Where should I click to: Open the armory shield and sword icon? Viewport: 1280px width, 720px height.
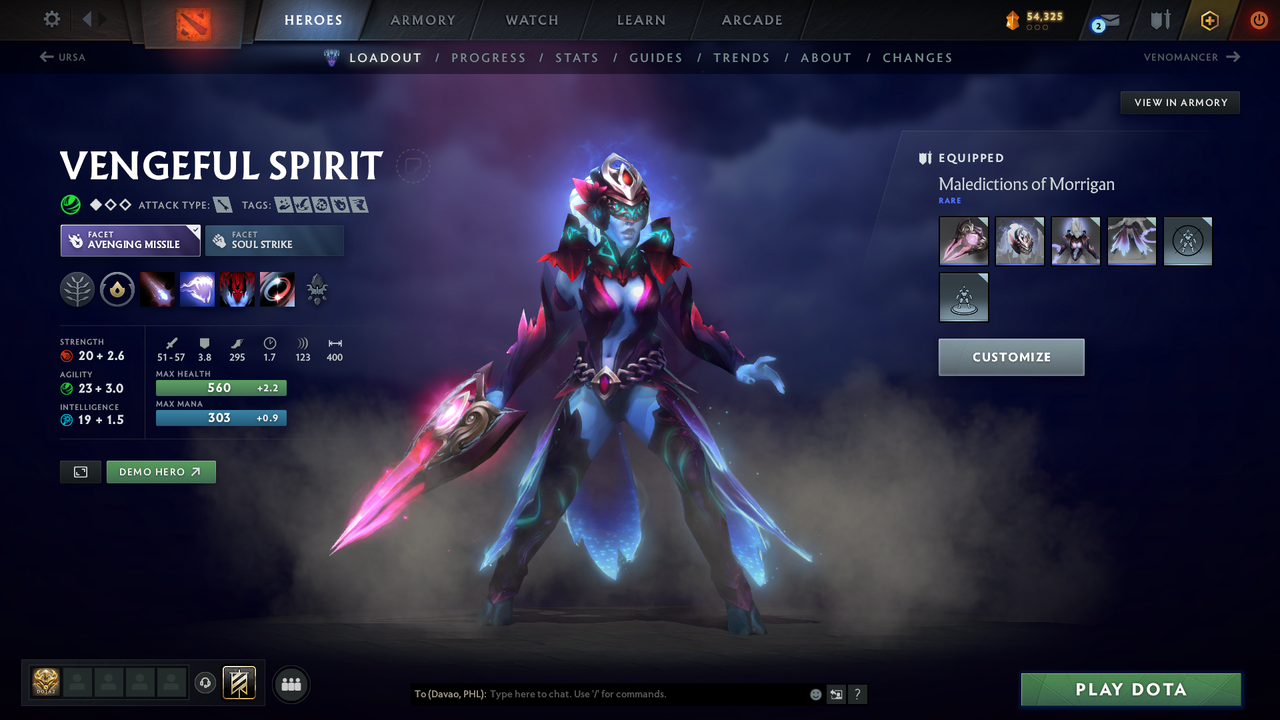tap(1159, 19)
